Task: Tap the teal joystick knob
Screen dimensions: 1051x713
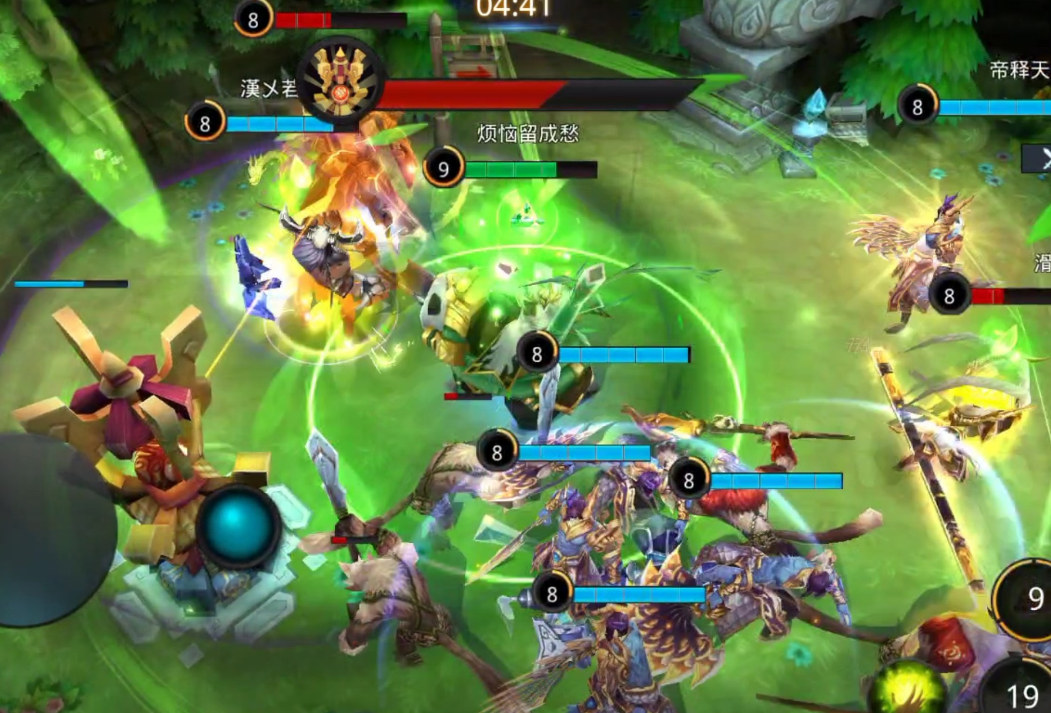Action: [238, 526]
